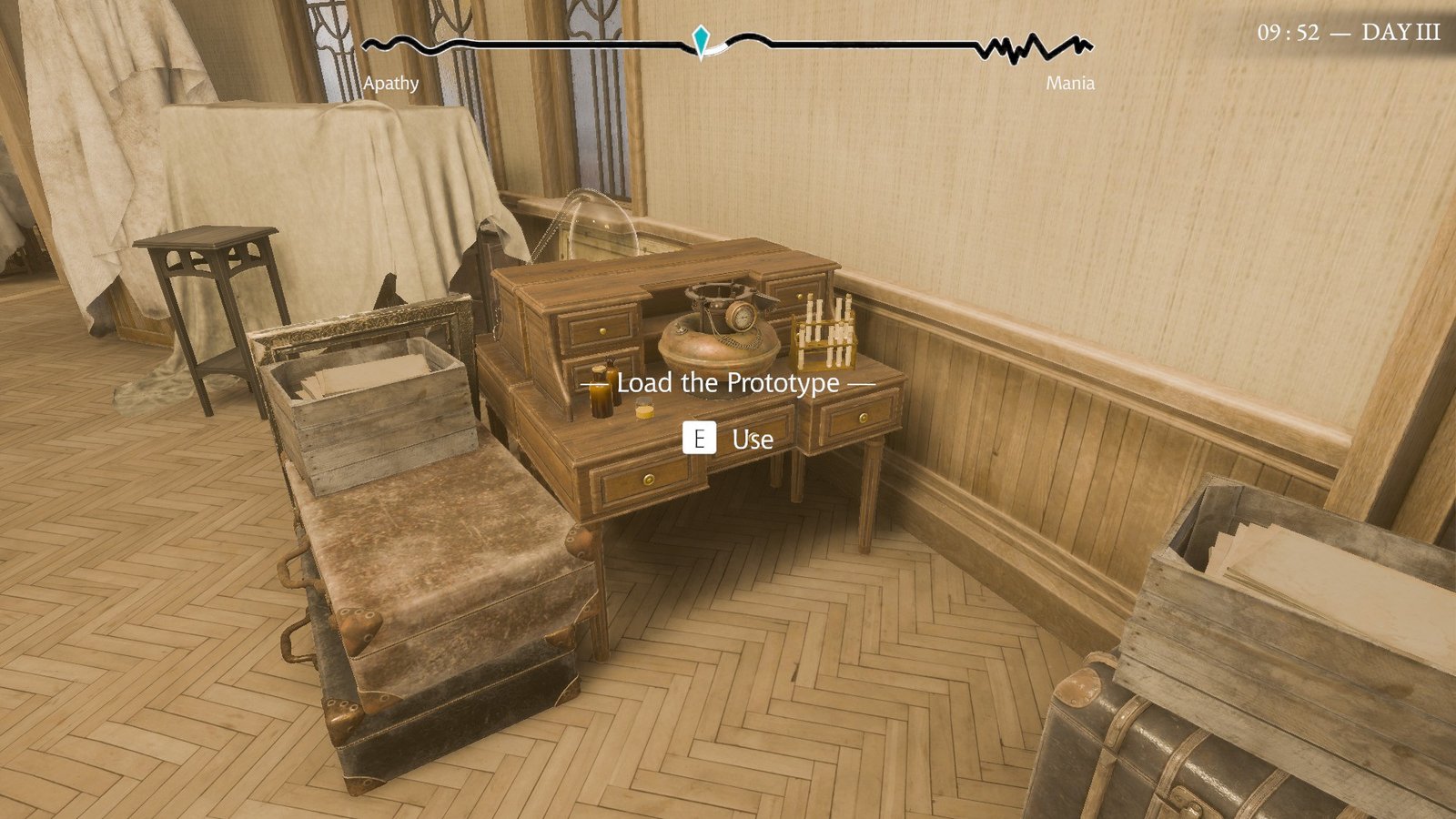The image size is (1456, 819).
Task: Activate the Load the Prototype prompt
Action: pos(728,383)
